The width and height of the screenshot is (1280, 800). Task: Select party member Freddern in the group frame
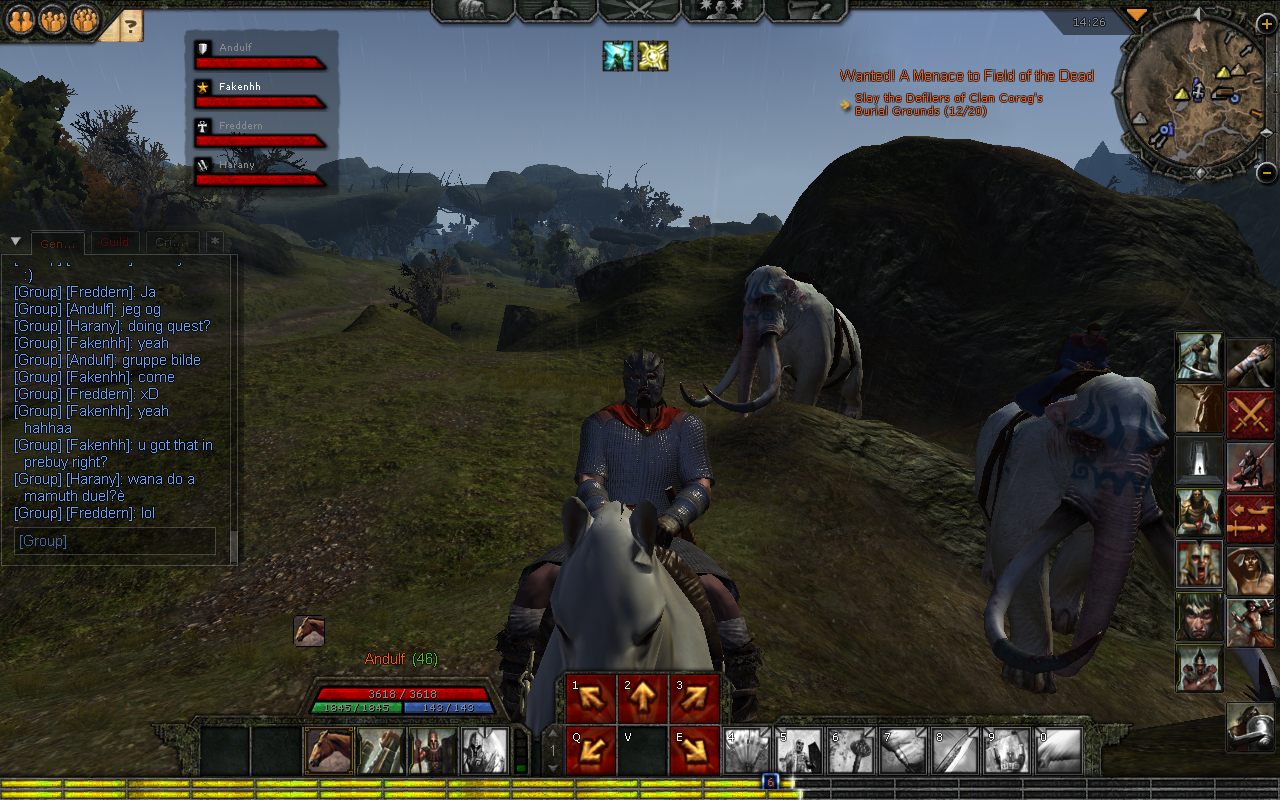pyautogui.click(x=260, y=133)
